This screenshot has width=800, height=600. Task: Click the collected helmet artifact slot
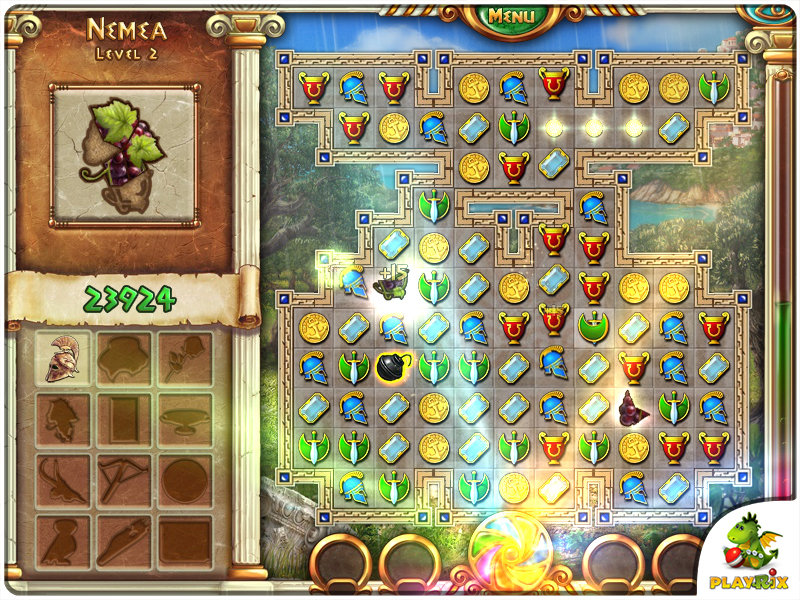(63, 358)
